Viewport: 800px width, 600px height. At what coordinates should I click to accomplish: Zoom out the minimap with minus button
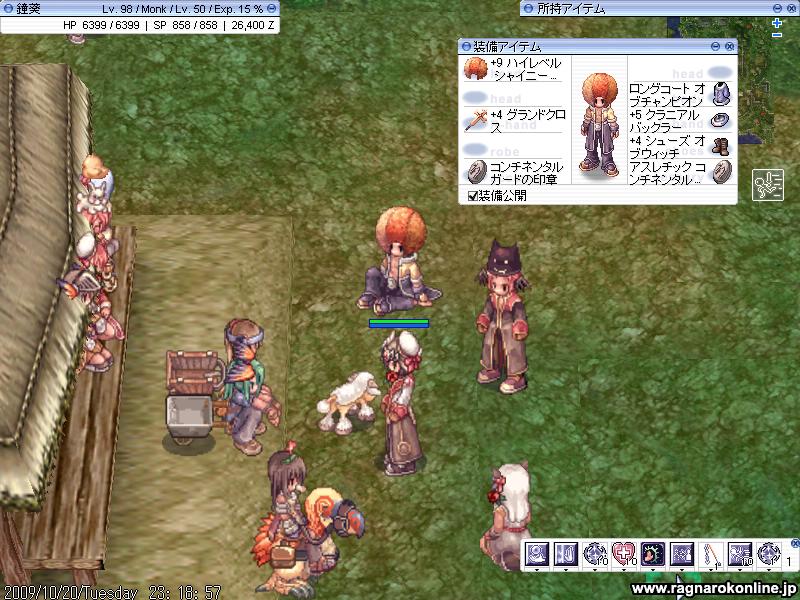click(777, 36)
